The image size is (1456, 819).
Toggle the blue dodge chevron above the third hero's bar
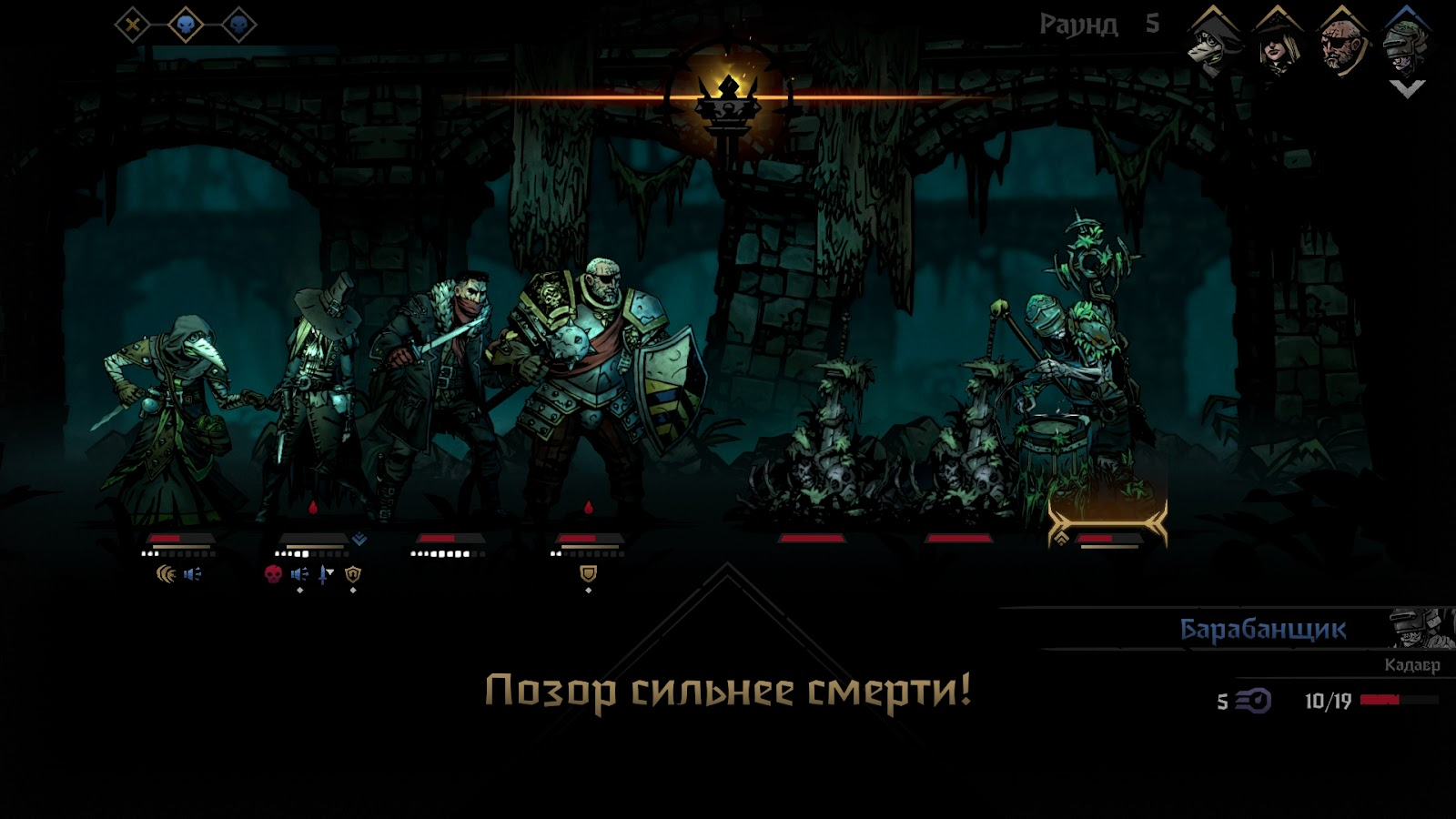pyautogui.click(x=360, y=536)
